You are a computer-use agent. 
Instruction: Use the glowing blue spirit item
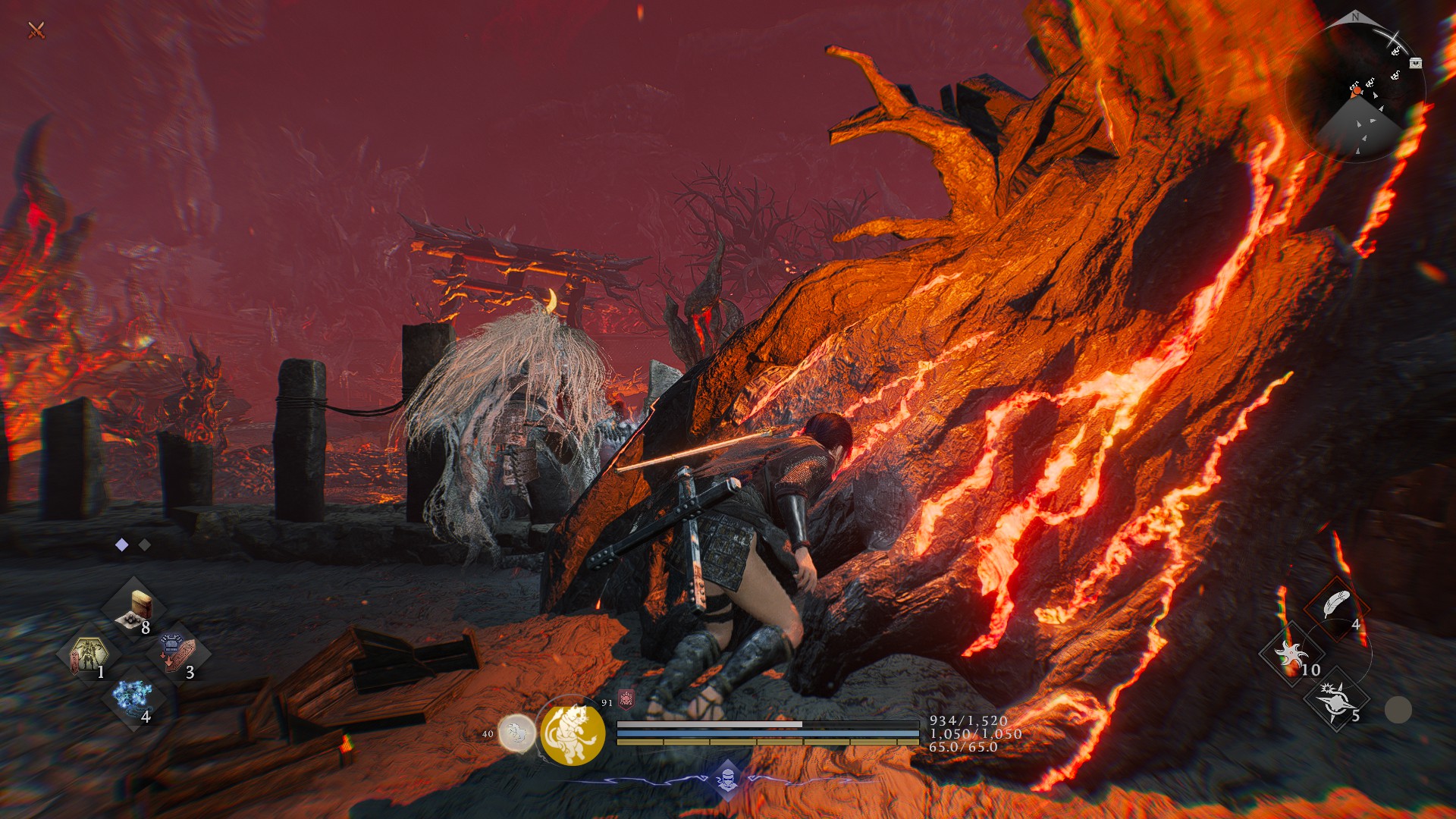click(x=133, y=698)
